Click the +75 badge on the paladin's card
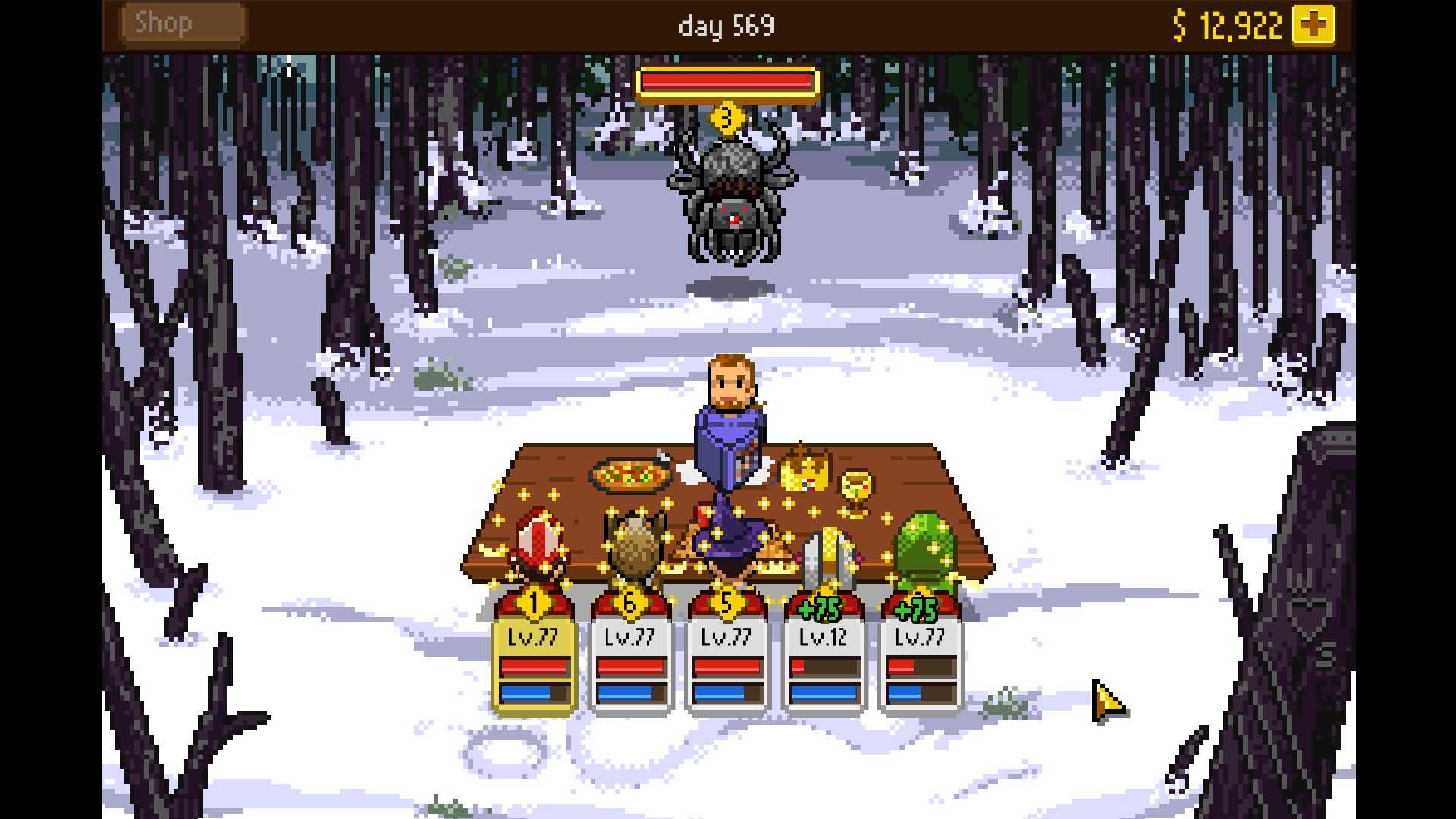 [x=821, y=608]
